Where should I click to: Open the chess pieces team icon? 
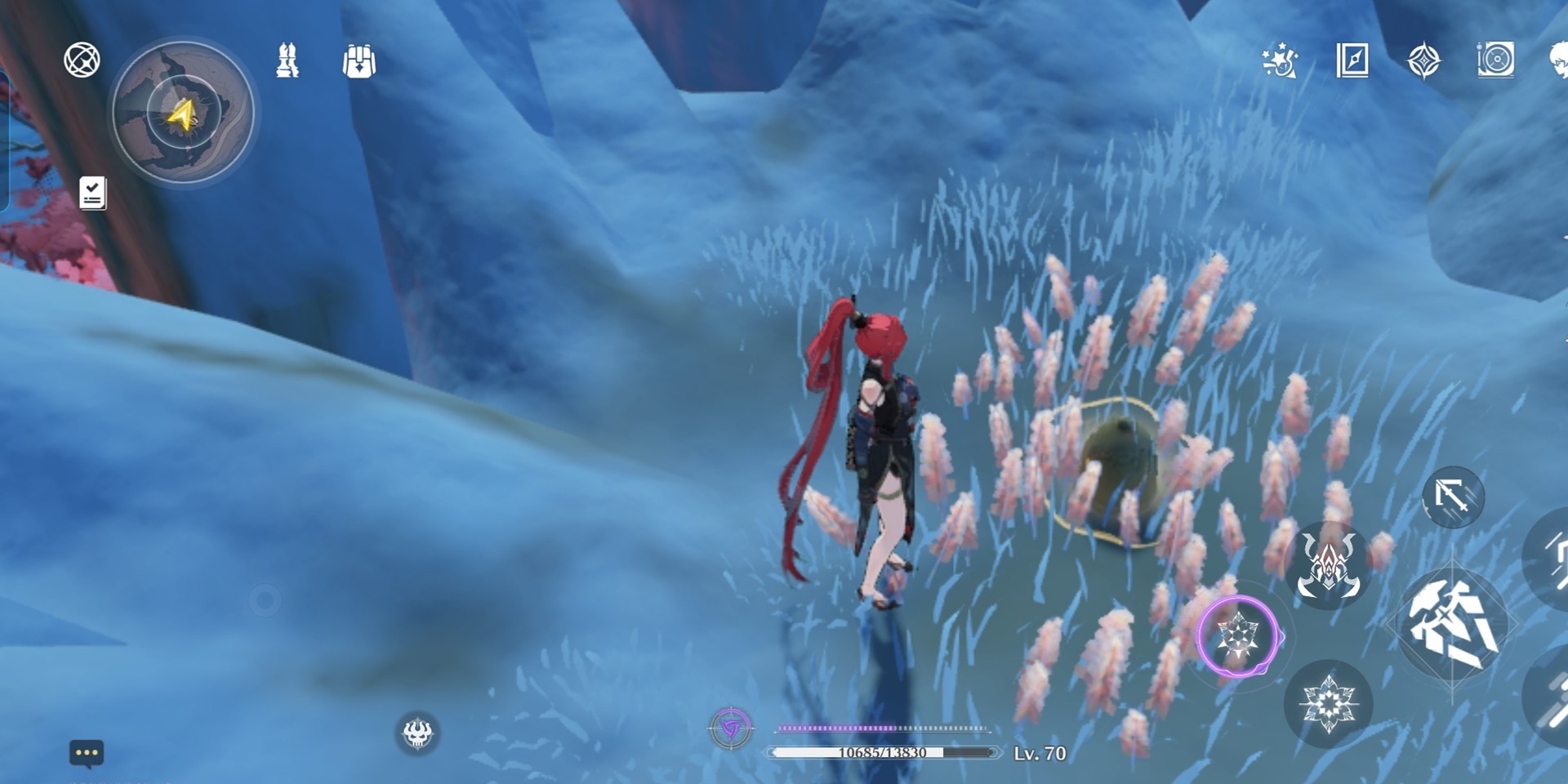coord(287,61)
